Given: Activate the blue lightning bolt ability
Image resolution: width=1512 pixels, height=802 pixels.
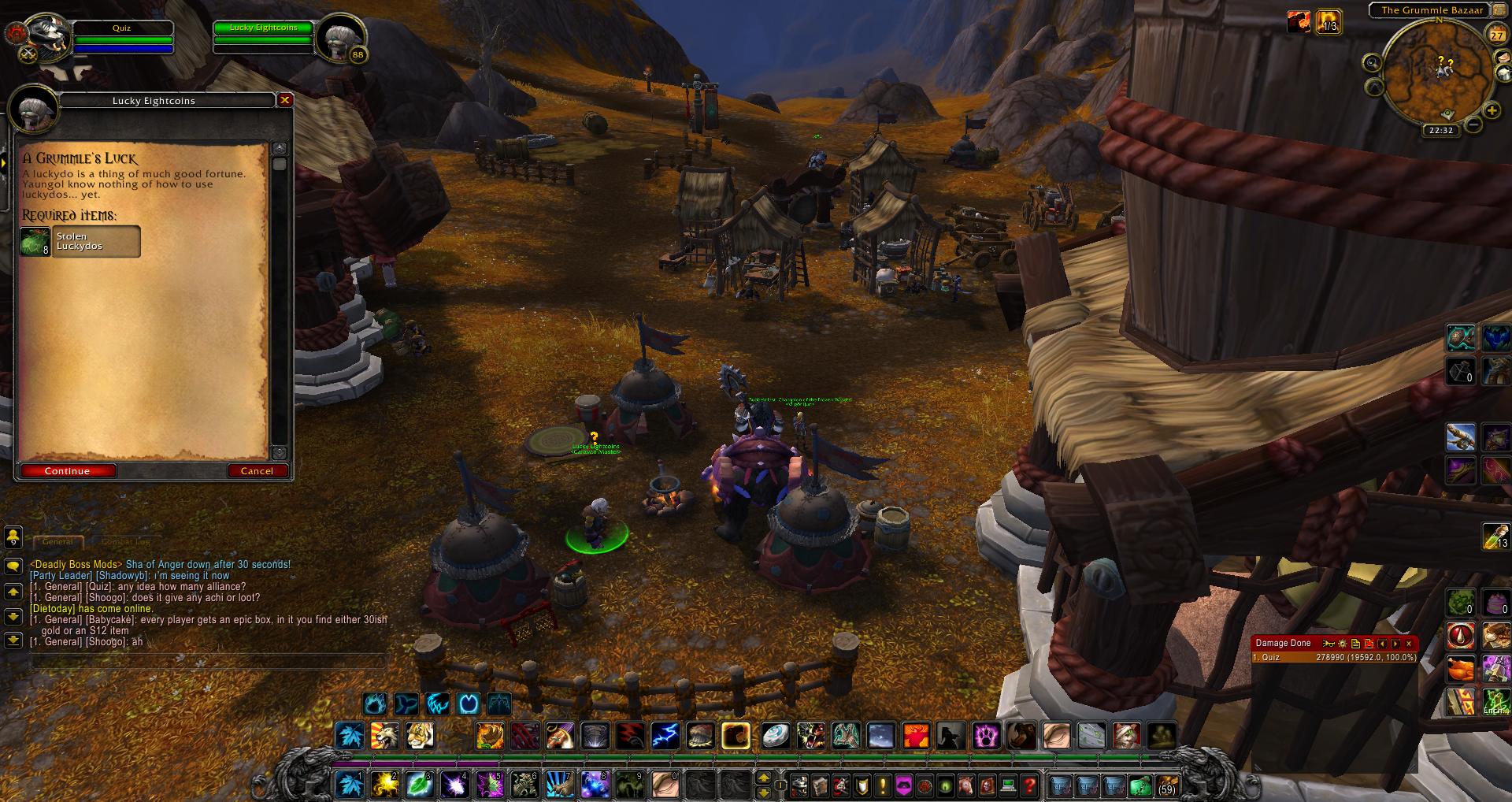Looking at the screenshot, I should pos(665,736).
